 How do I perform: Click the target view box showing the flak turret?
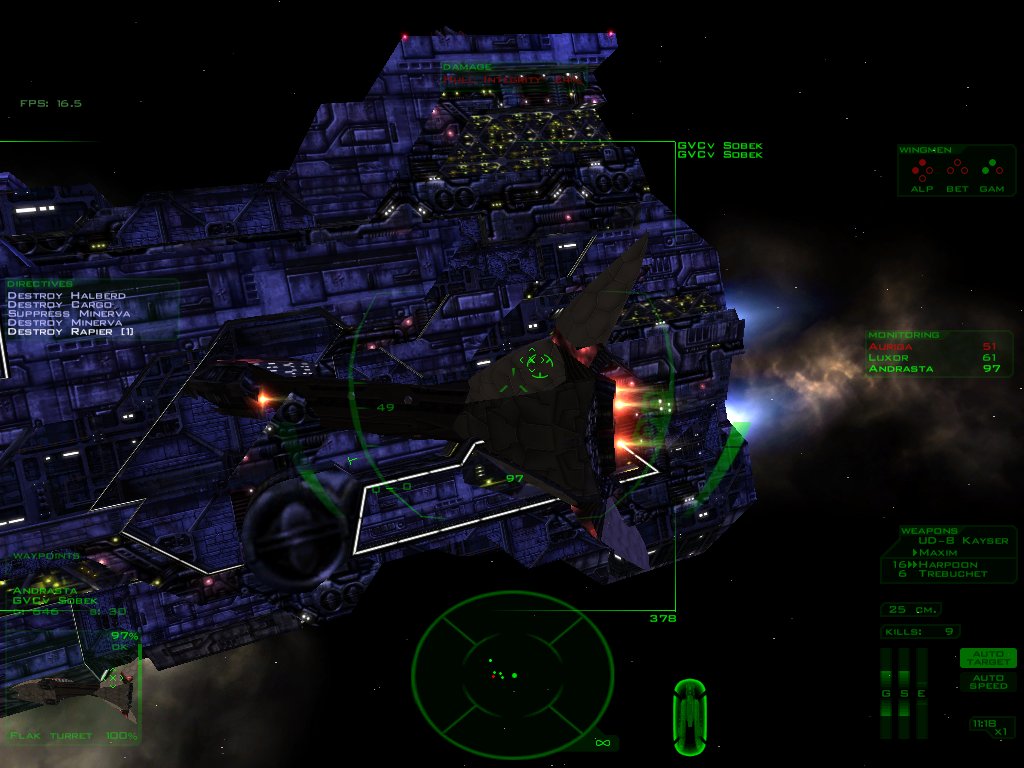(70, 690)
